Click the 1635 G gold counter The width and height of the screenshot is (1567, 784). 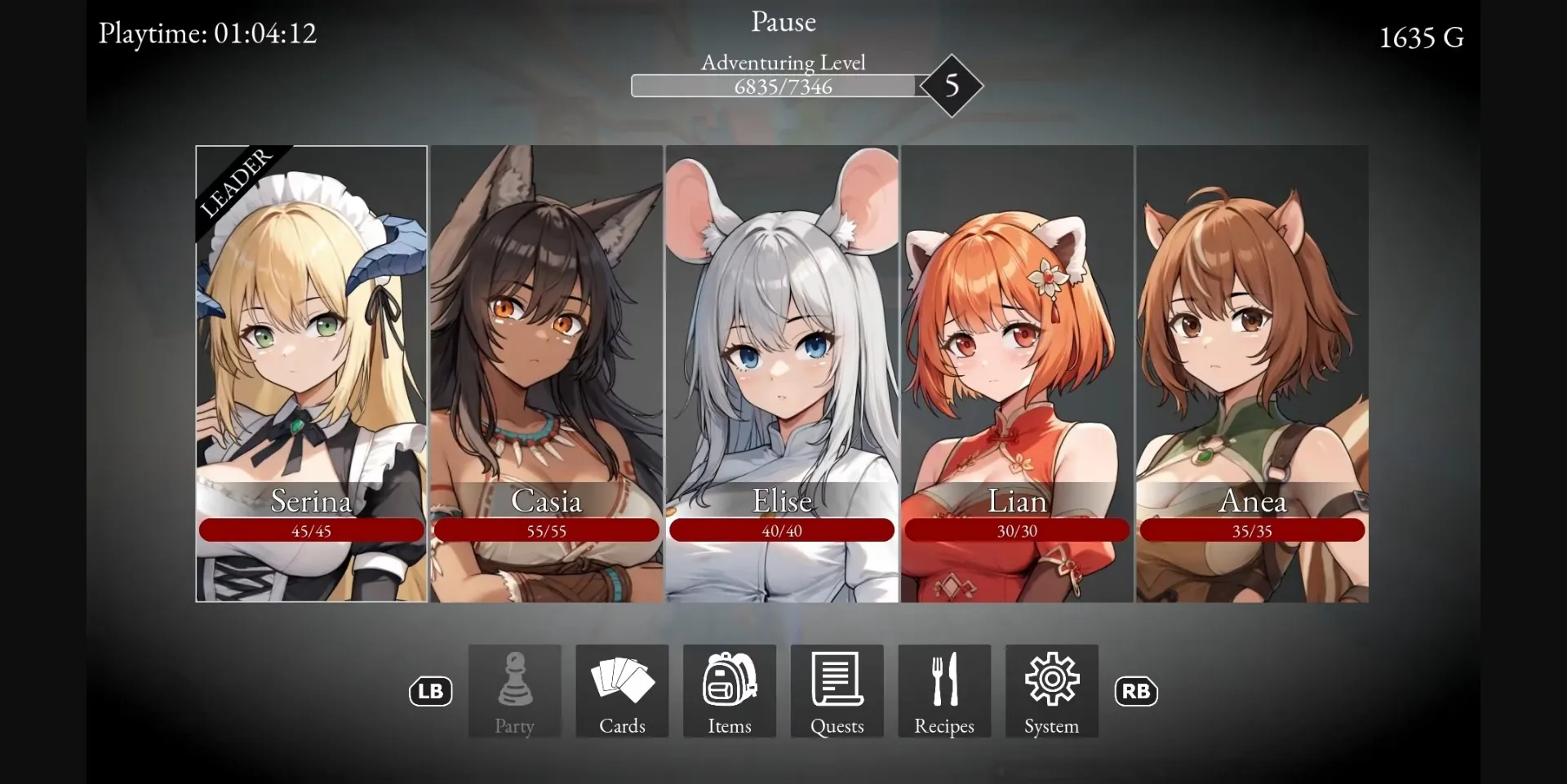coord(1420,37)
